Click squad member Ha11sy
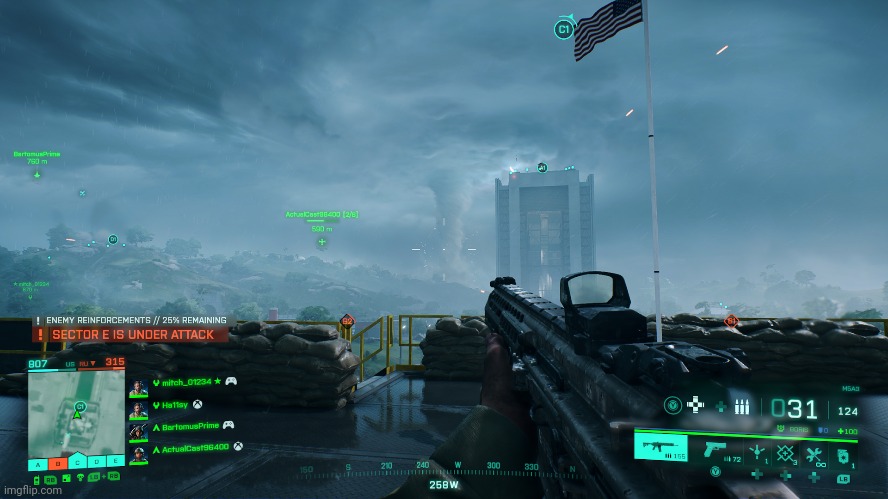The height and width of the screenshot is (499, 888). [x=175, y=404]
